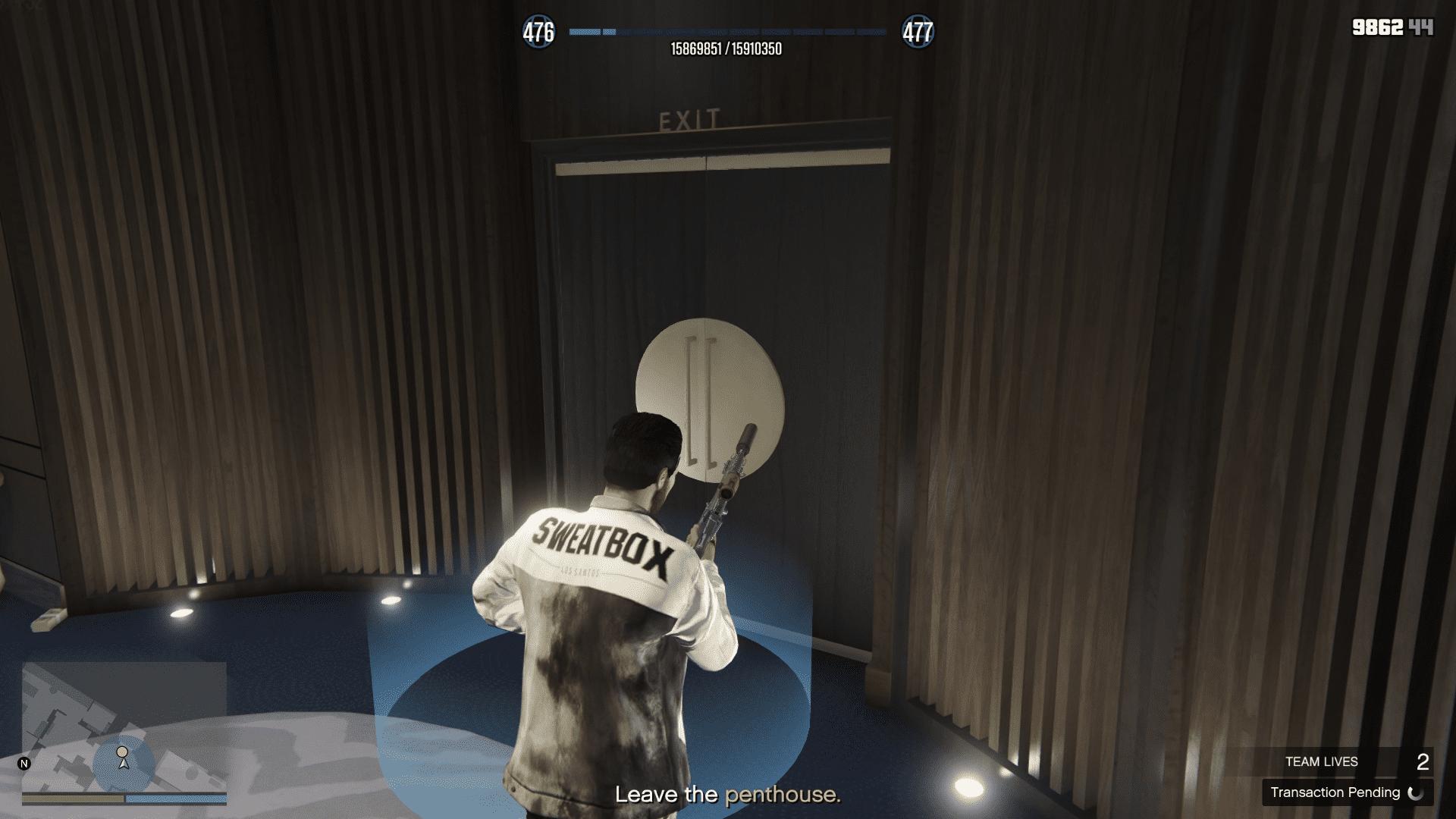
Task: Click the elevator call plate on the door
Action: click(x=709, y=394)
